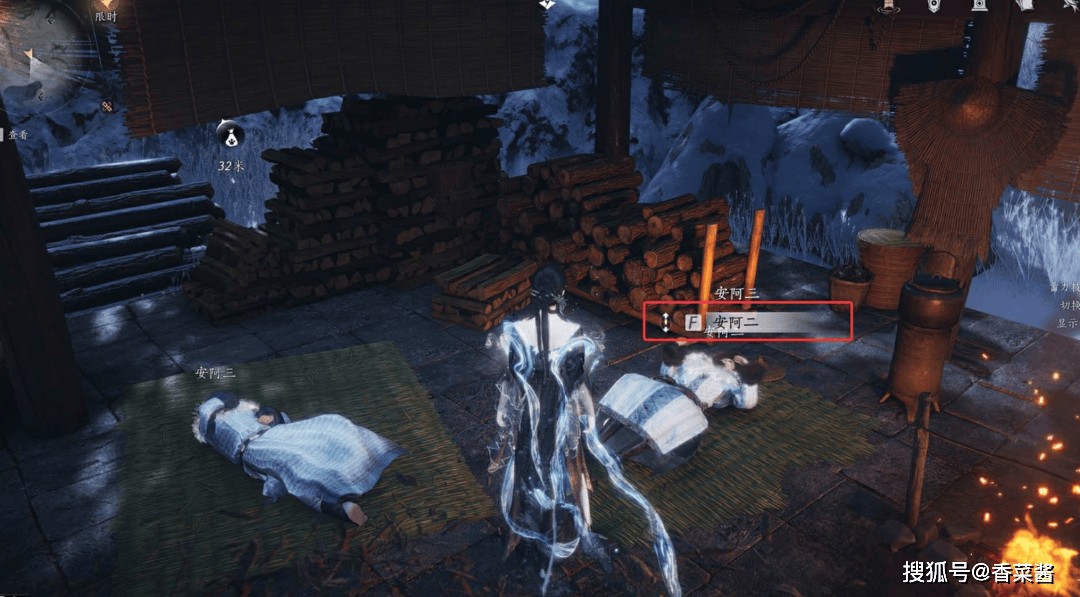1080x597 pixels.
Task: Click the money-bag waypoint marker showing 32米
Action: click(231, 135)
